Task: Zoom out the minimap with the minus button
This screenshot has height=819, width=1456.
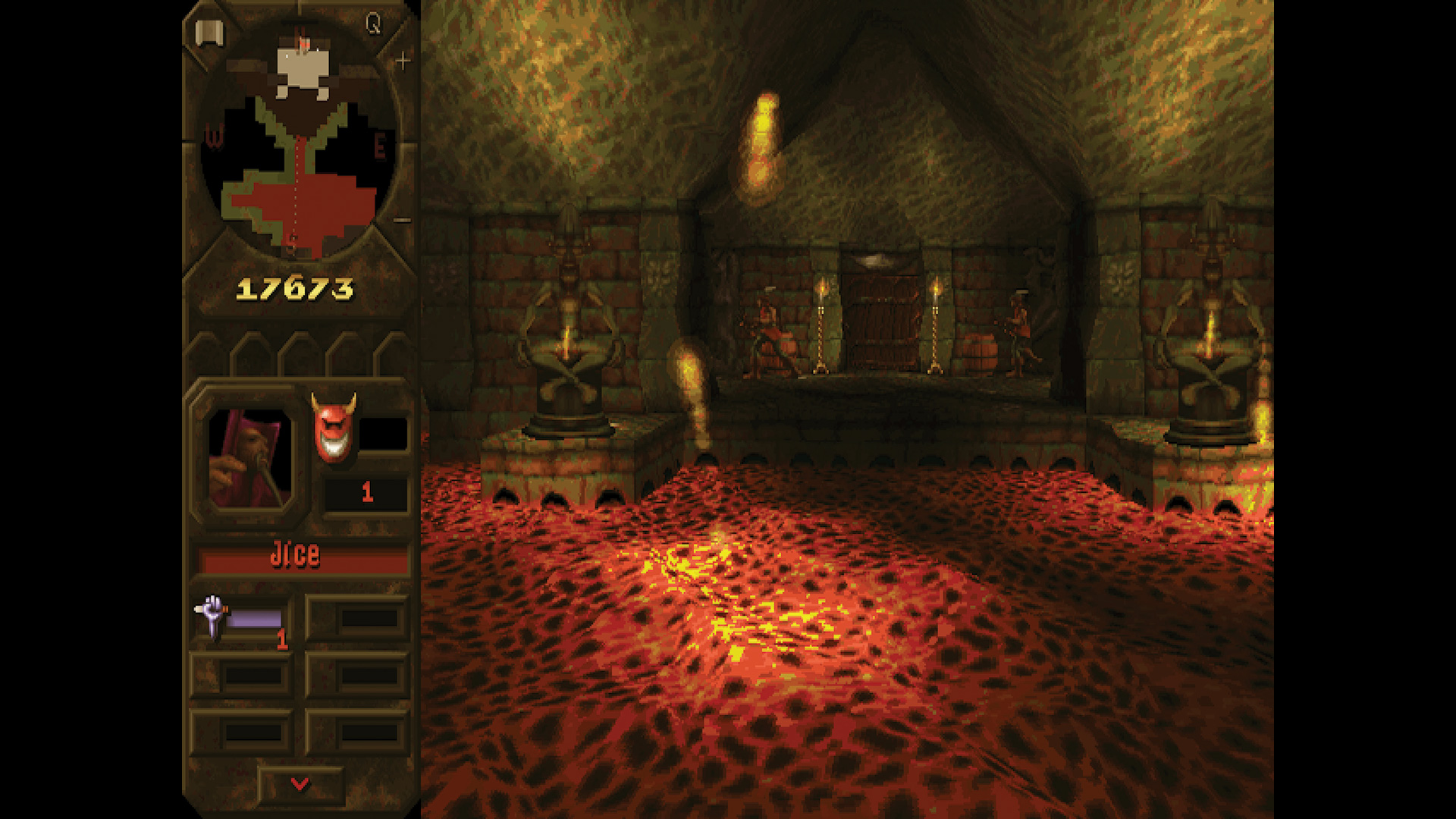Action: 401,220
